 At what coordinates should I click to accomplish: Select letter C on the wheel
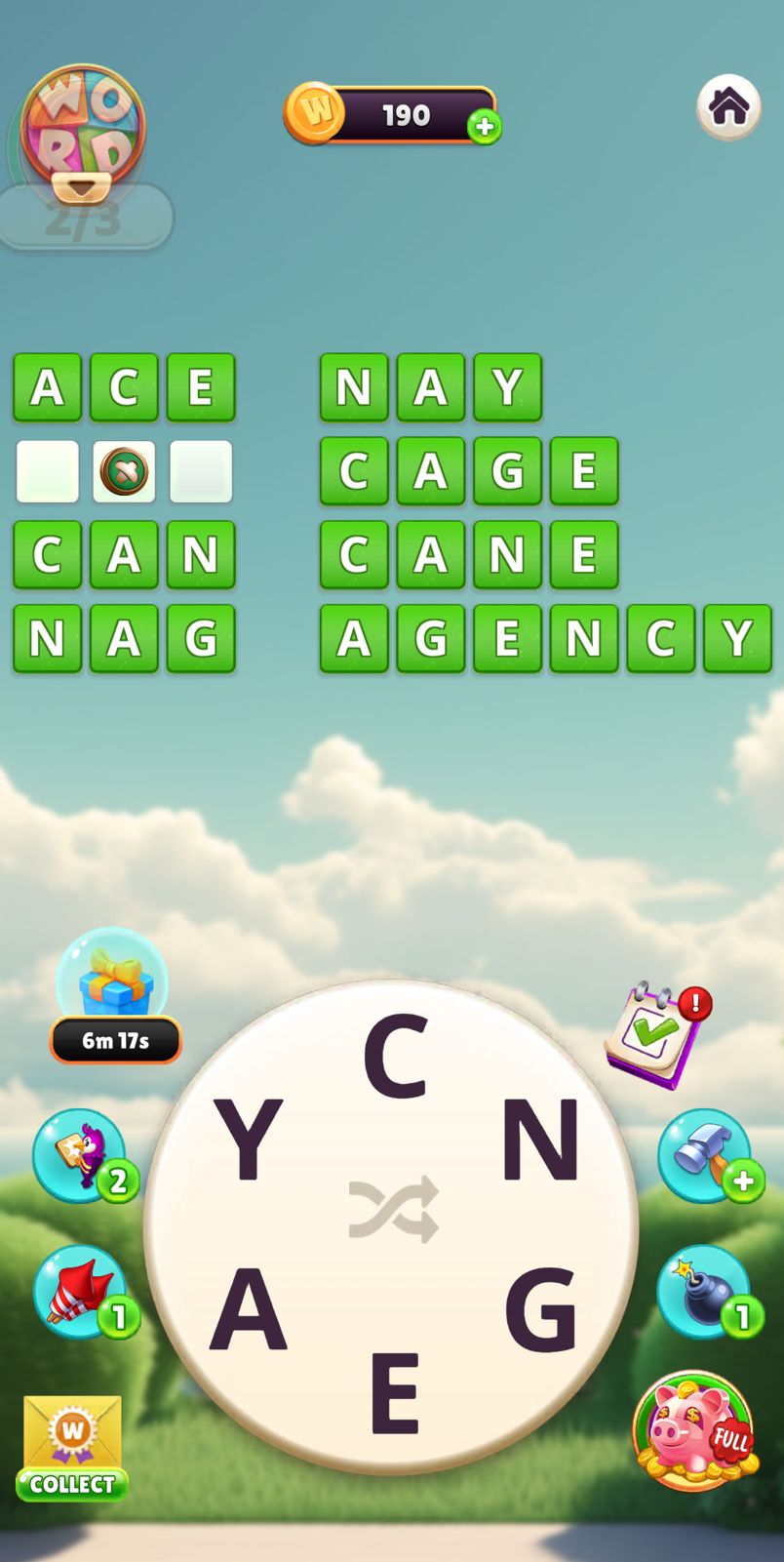coord(395,1057)
